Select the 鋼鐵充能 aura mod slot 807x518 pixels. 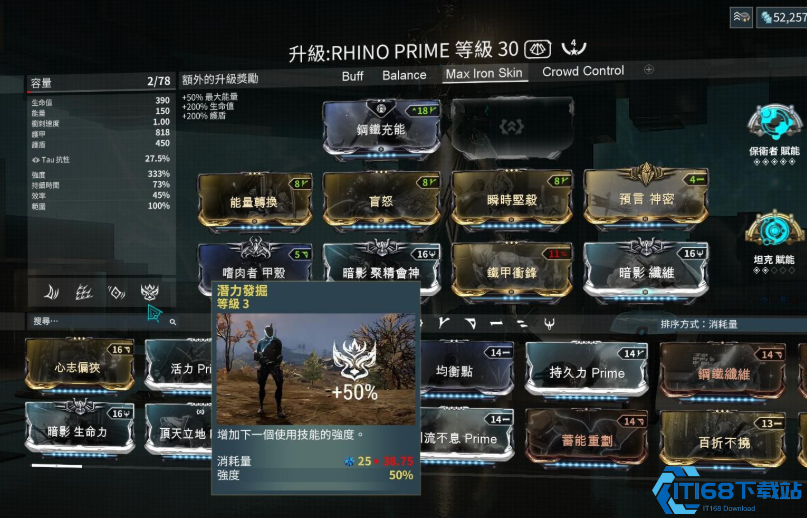(x=382, y=128)
